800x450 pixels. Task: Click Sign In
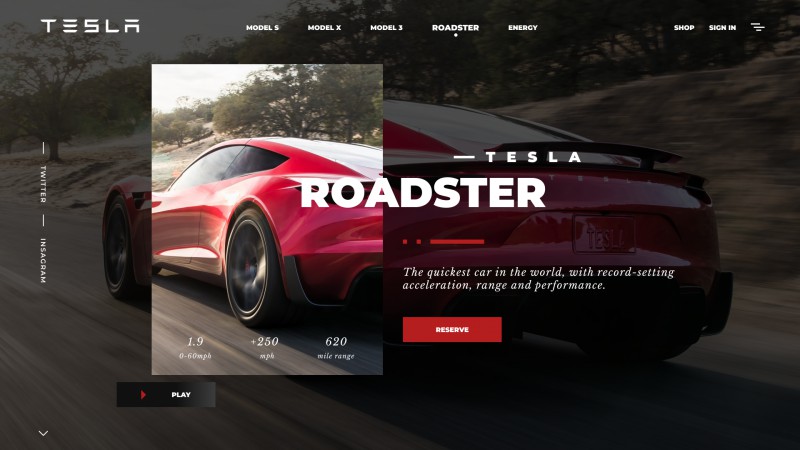coord(722,28)
